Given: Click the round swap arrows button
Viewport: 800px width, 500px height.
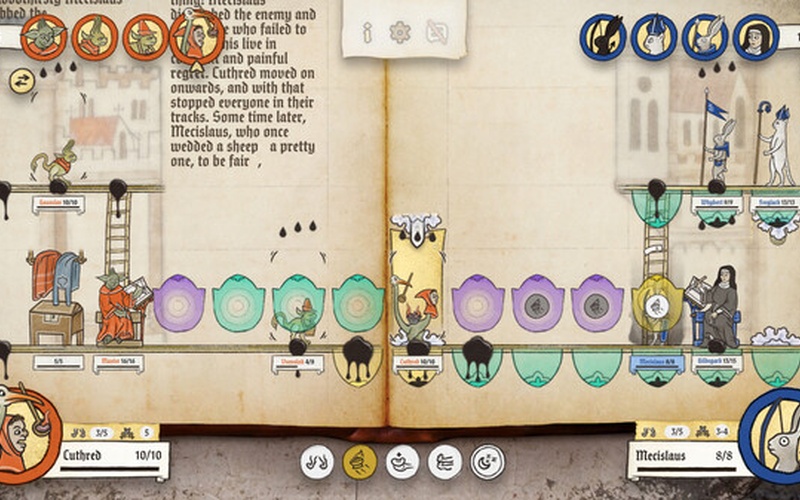Looking at the screenshot, I should tap(19, 82).
